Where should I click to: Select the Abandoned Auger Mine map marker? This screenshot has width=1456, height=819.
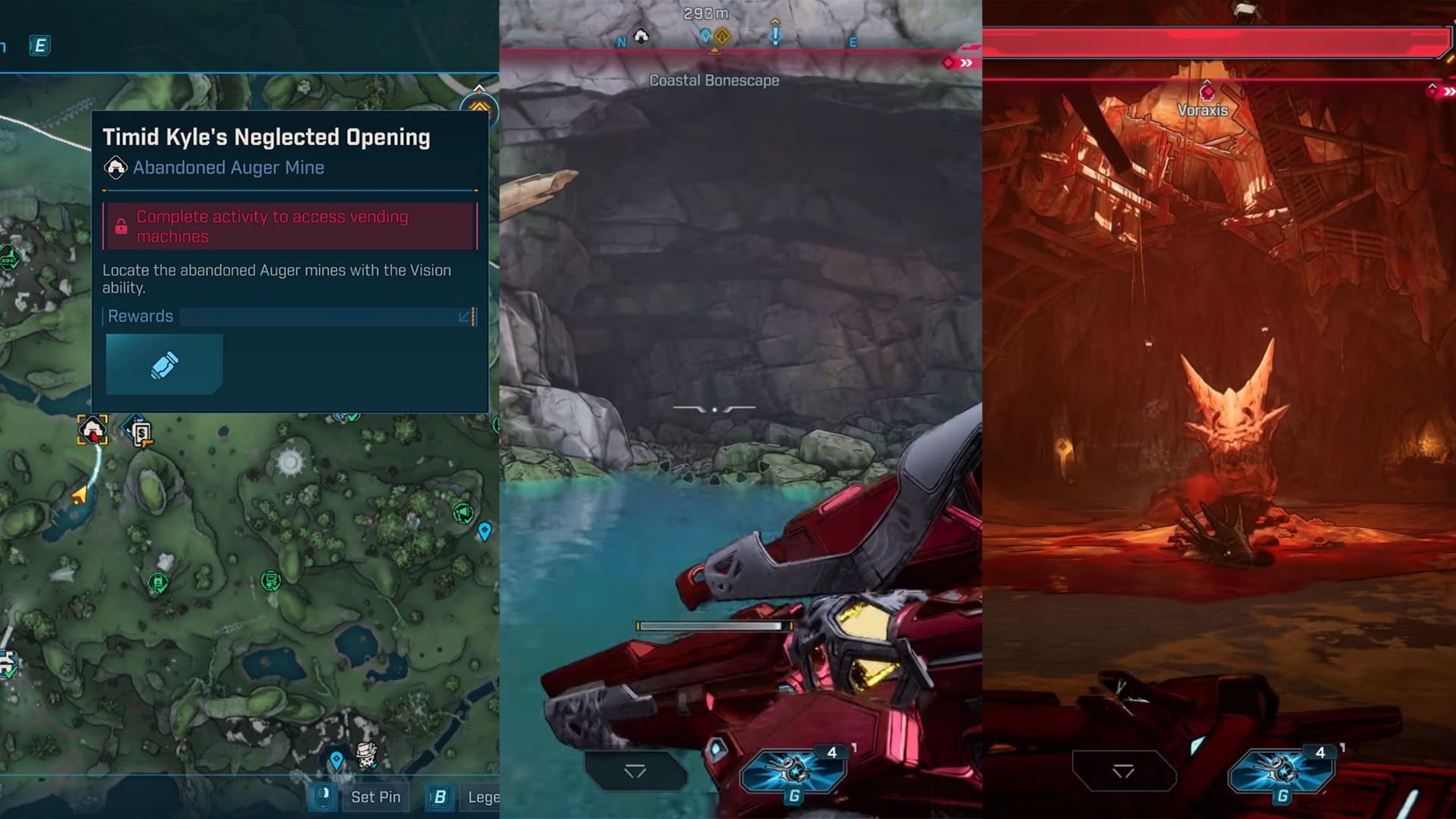tap(93, 429)
